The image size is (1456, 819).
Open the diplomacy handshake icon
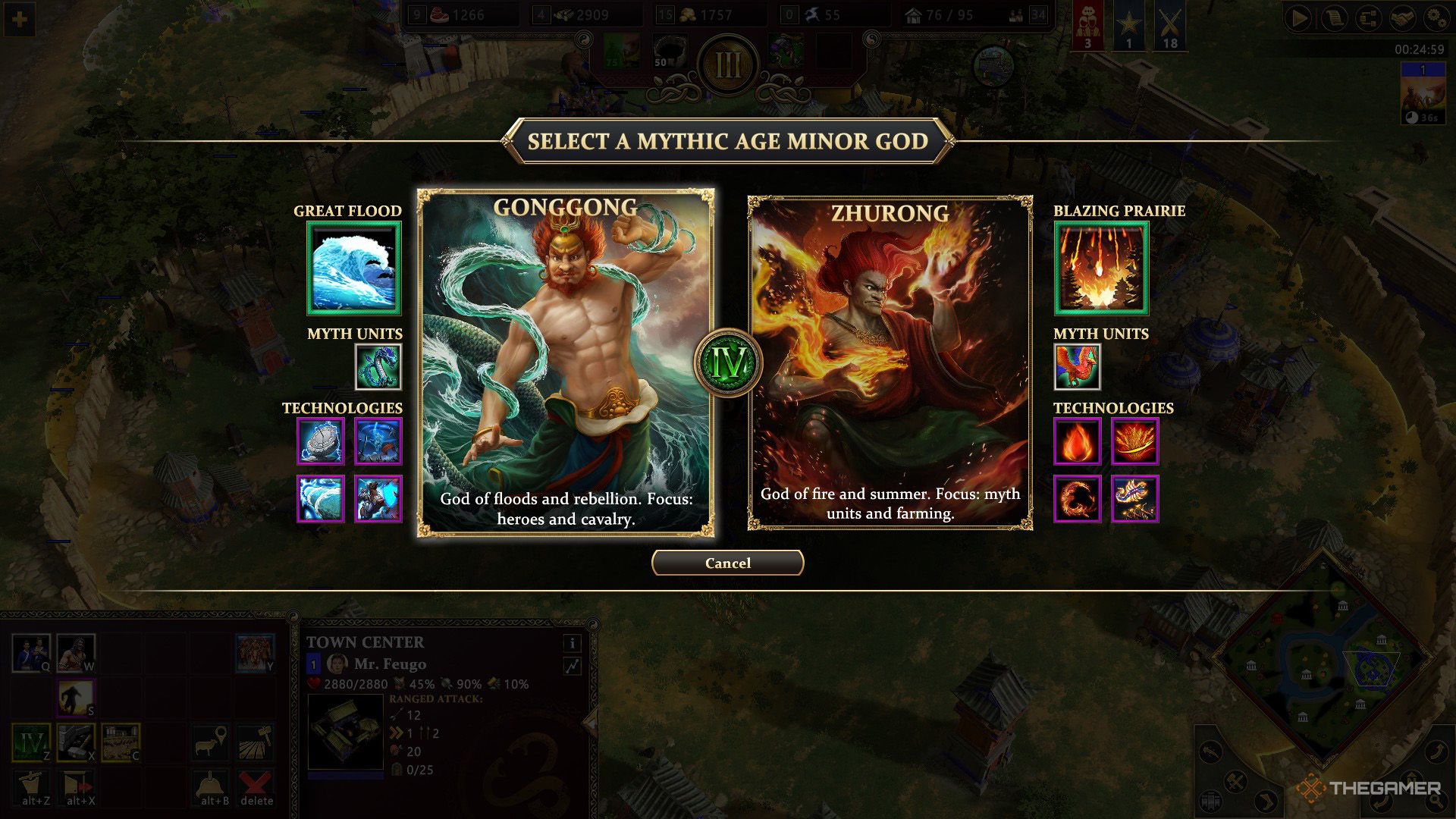pyautogui.click(x=1403, y=19)
